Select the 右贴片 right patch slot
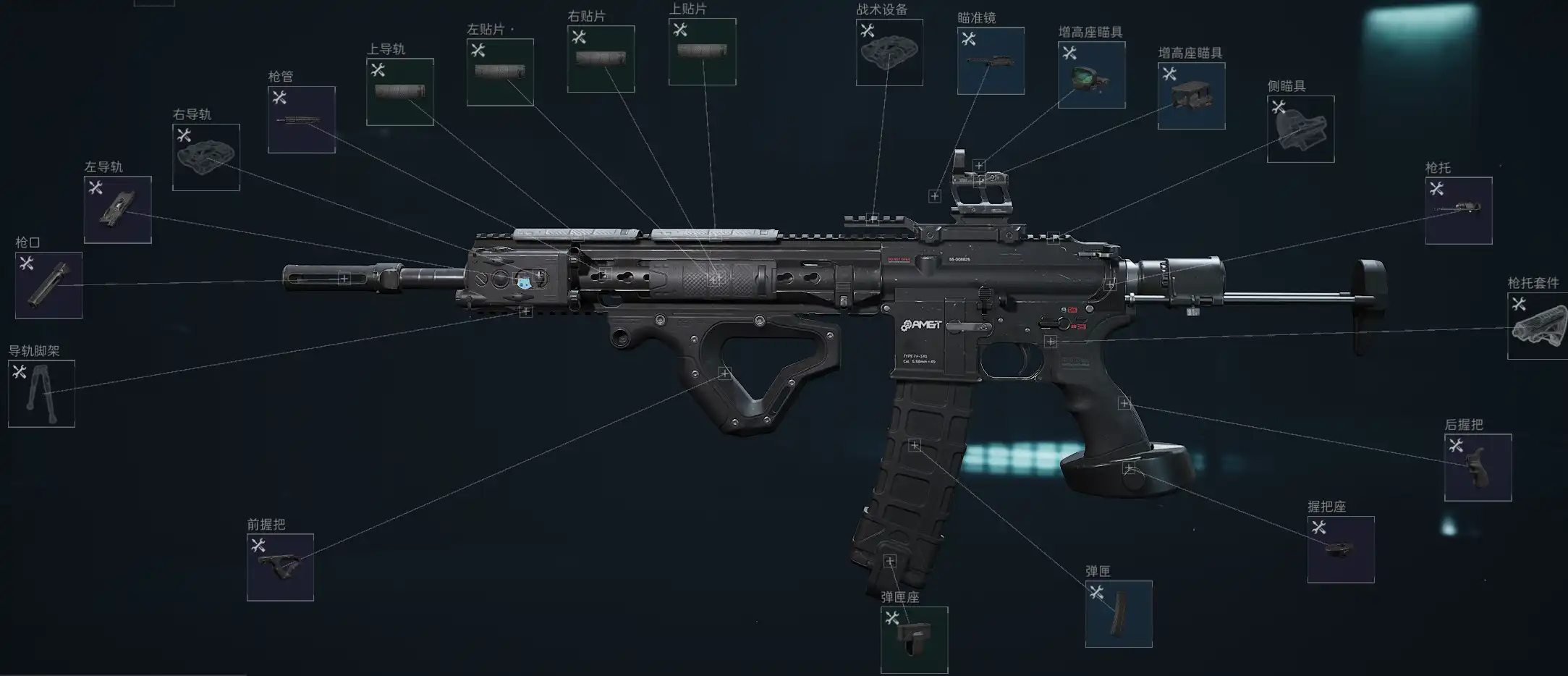The height and width of the screenshot is (676, 1568). 601,59
